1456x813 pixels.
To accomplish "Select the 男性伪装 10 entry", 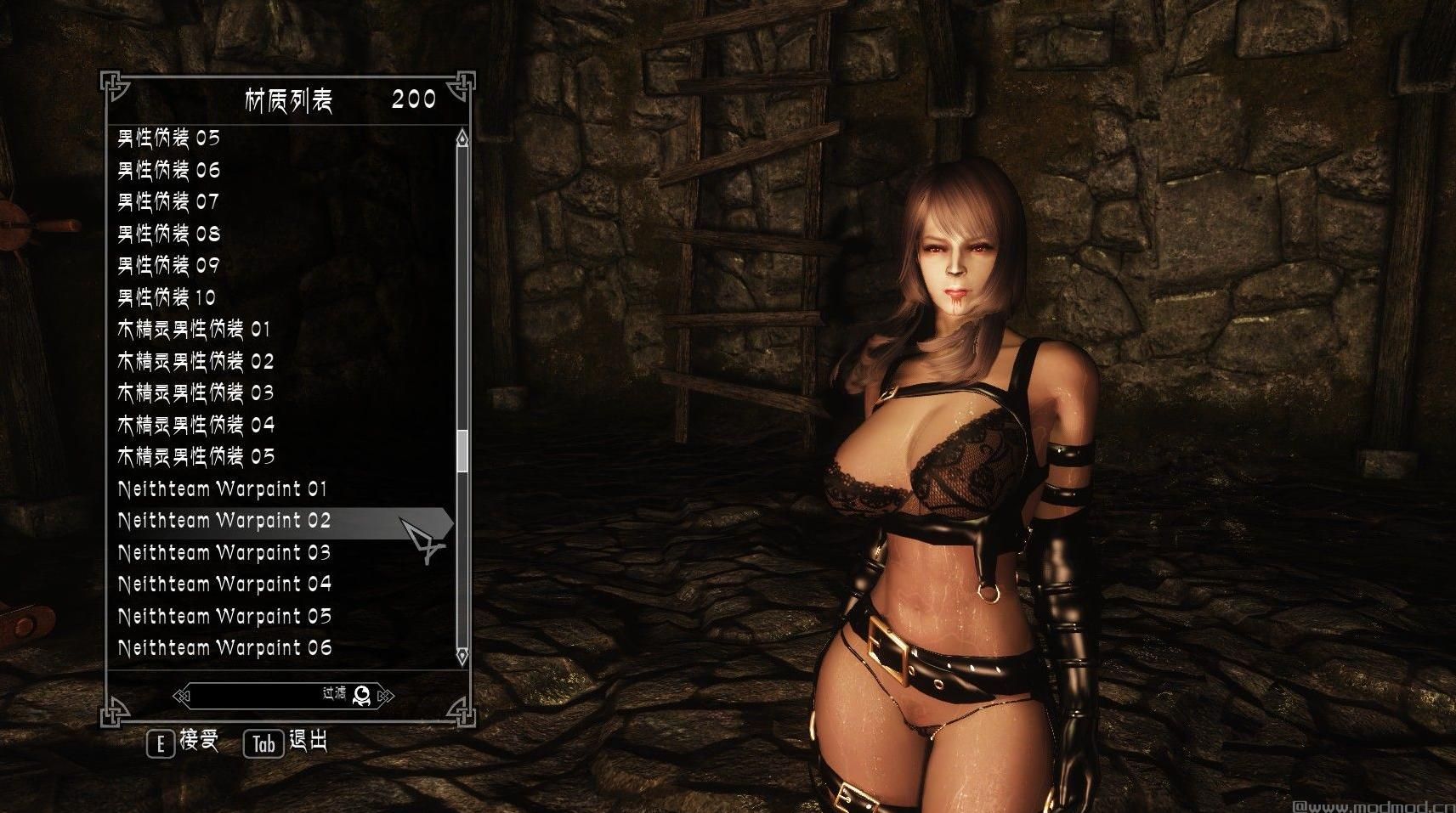I will click(167, 297).
